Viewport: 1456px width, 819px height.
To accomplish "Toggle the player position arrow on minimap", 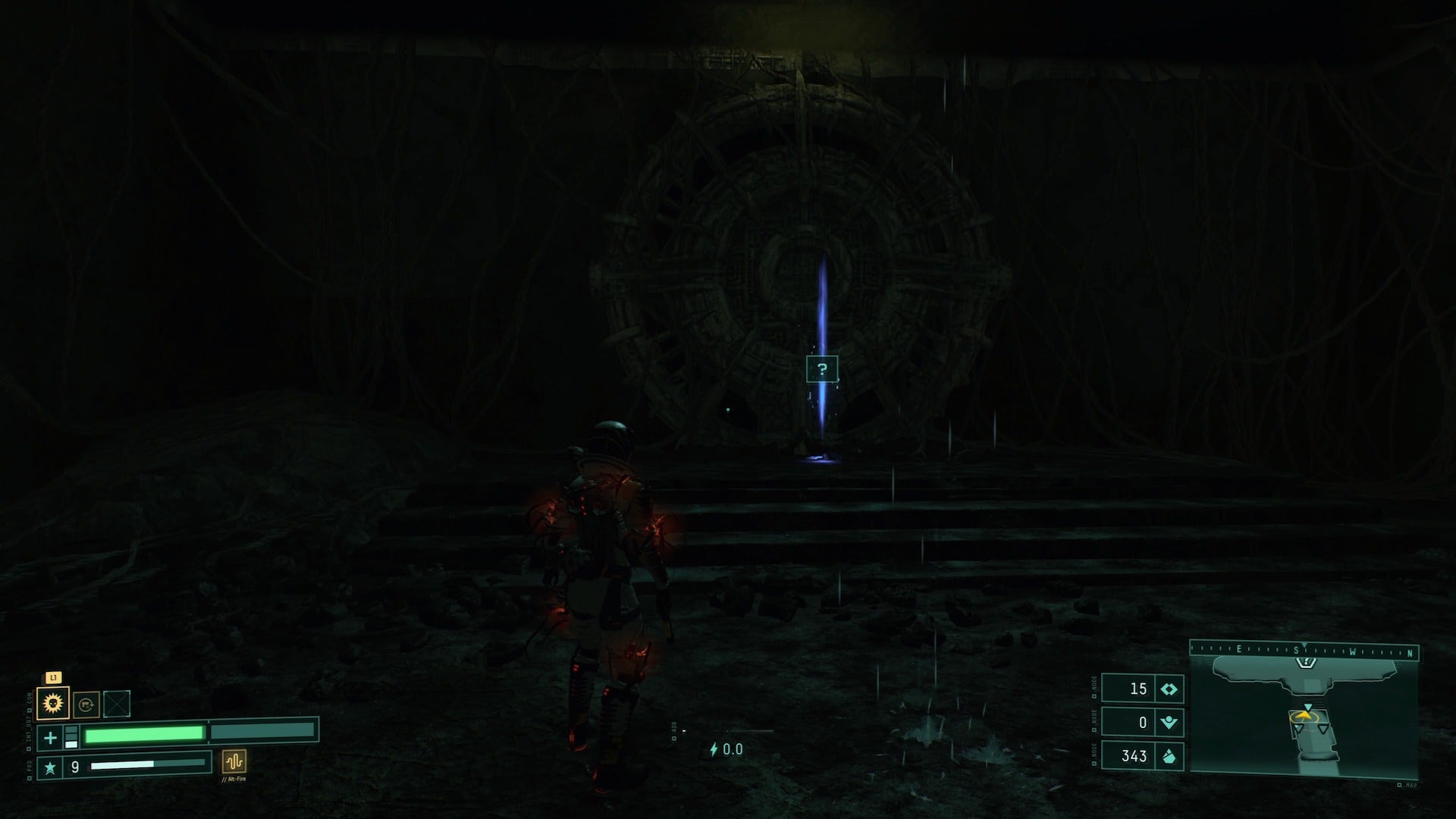I will (1304, 715).
